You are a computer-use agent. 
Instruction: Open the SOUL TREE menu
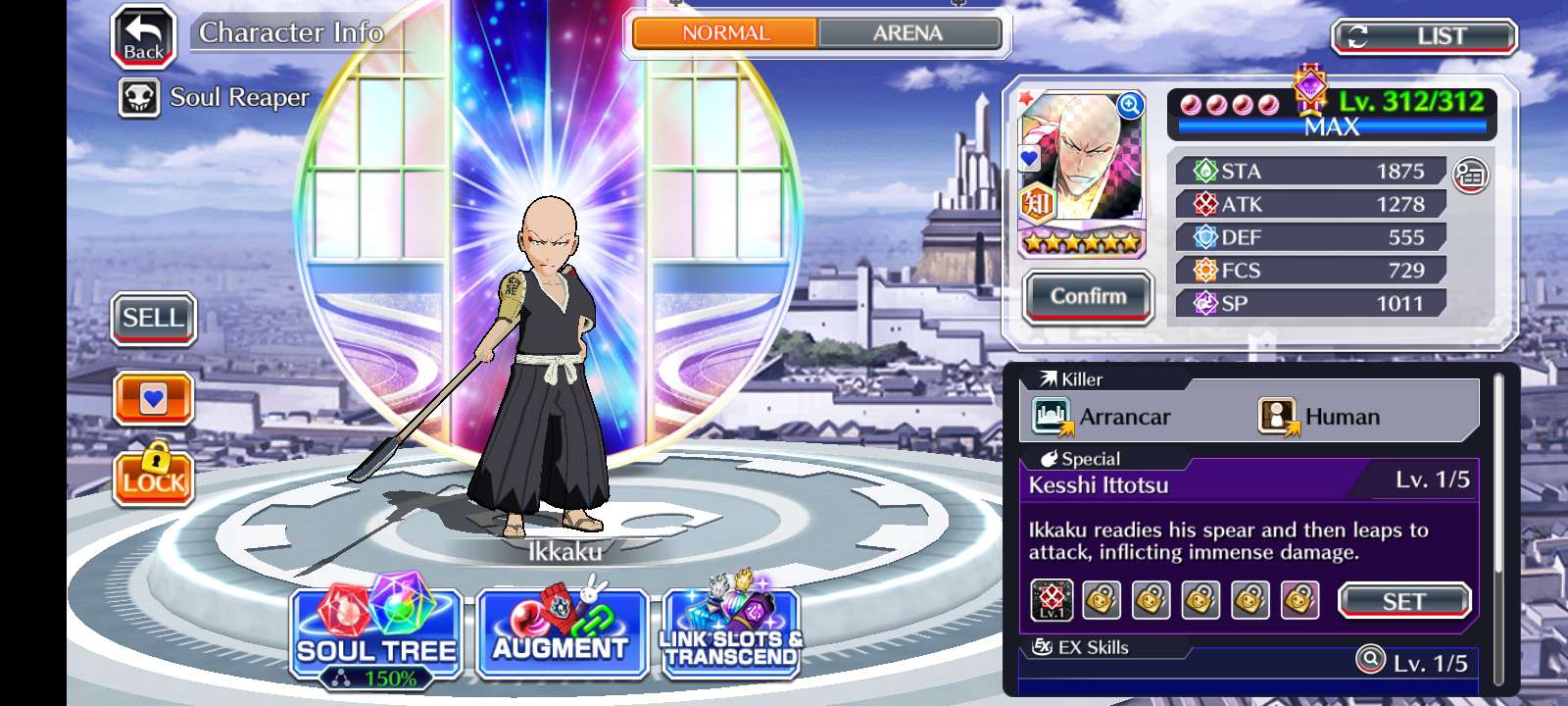coord(376,632)
